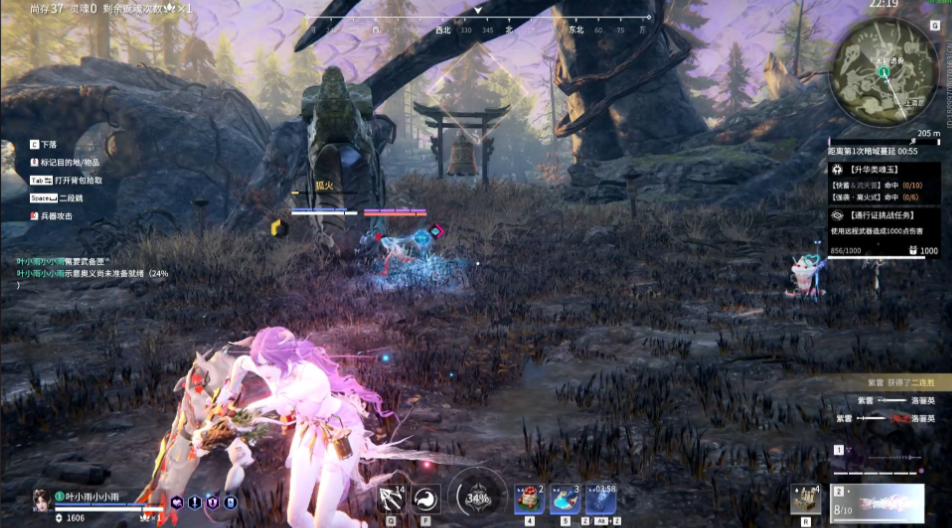Use the blue armor powder slot
This screenshot has height=528, width=952.
(565, 498)
